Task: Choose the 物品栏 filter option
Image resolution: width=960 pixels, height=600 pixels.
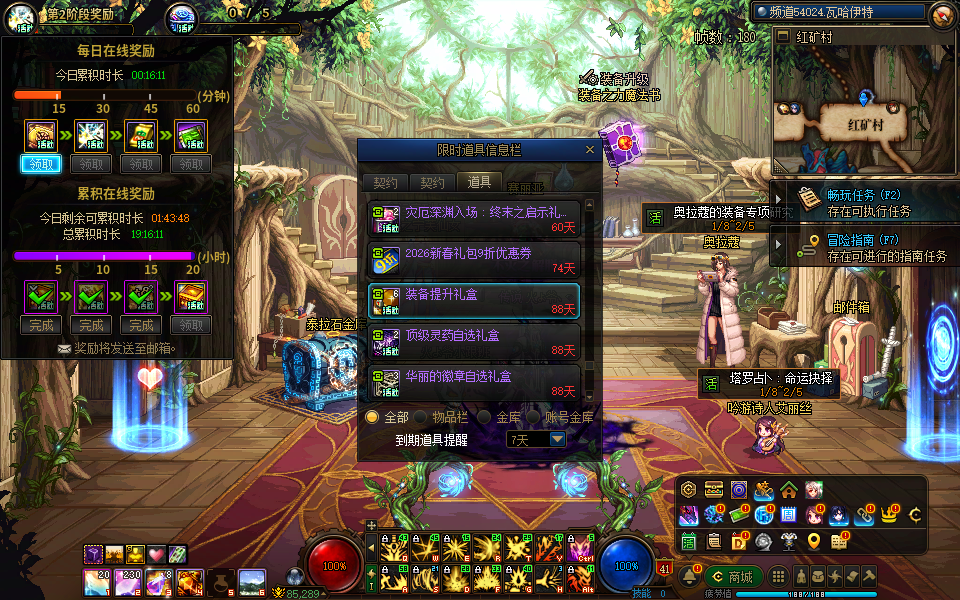Action: (422, 416)
